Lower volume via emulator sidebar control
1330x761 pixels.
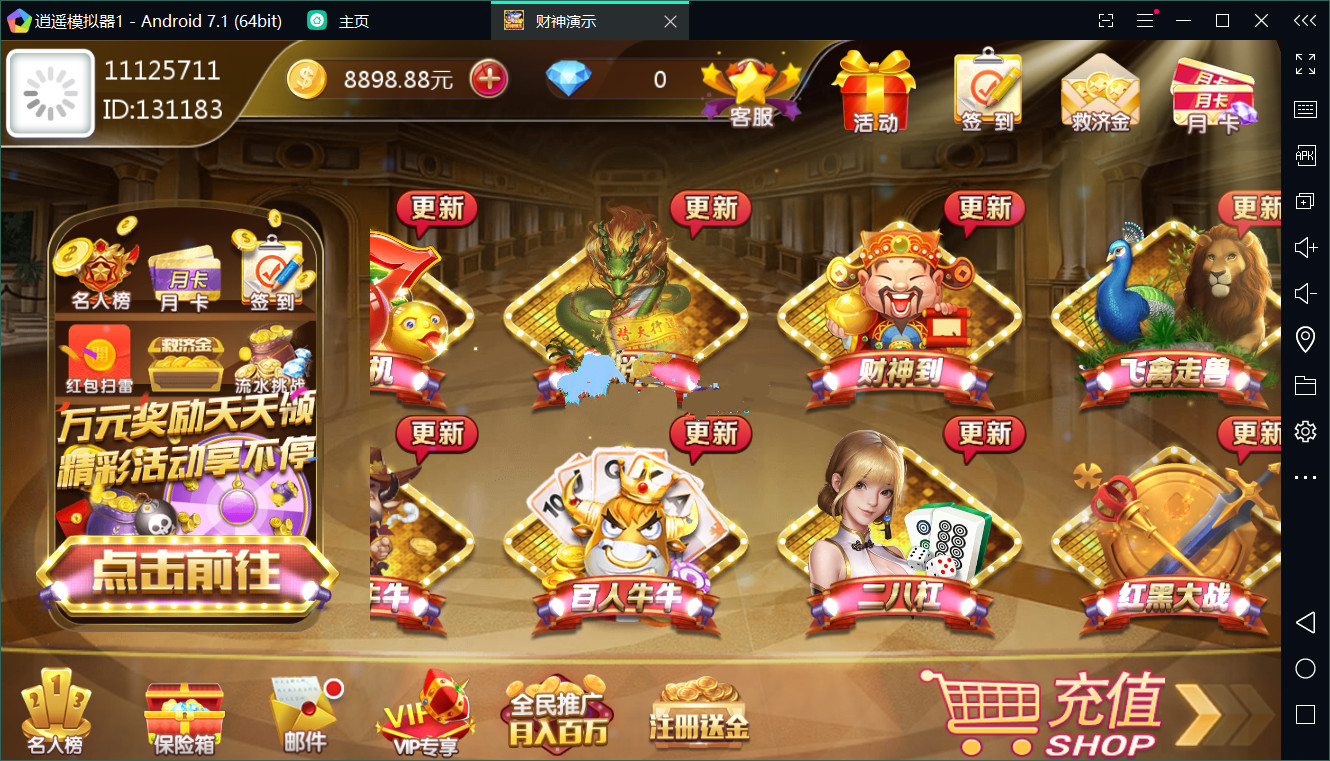point(1304,293)
